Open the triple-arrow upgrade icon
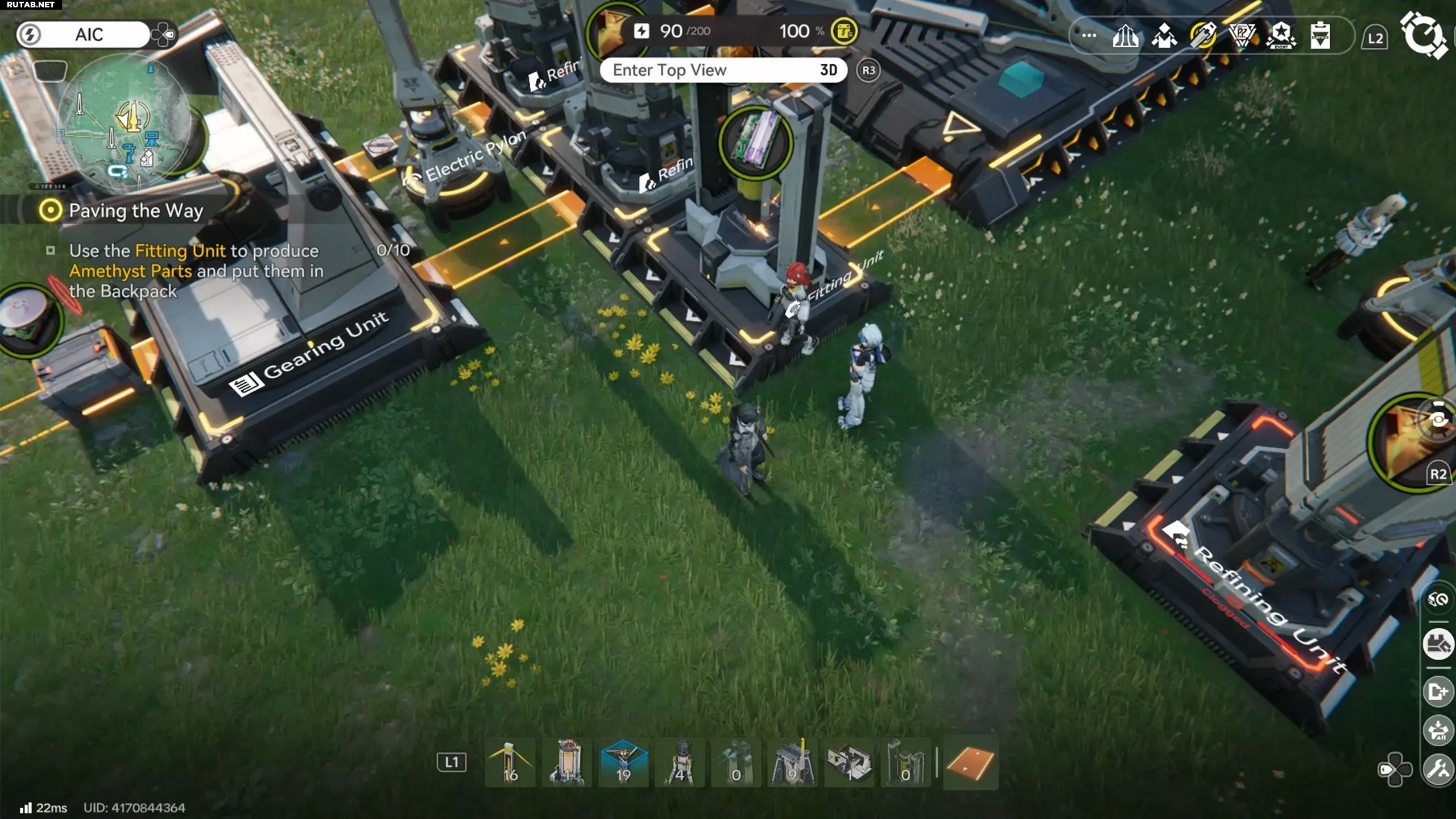This screenshot has width=1456, height=819. (1126, 36)
